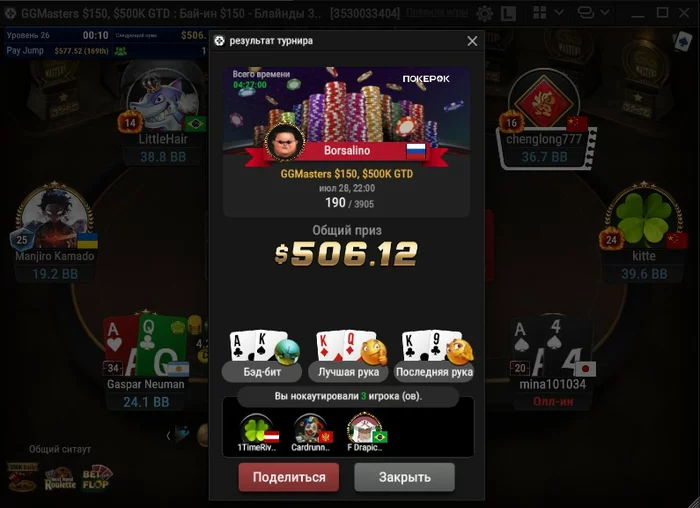This screenshot has height=508, width=700.
Task: Open the L icon in top bar
Action: pyautogui.click(x=509, y=13)
